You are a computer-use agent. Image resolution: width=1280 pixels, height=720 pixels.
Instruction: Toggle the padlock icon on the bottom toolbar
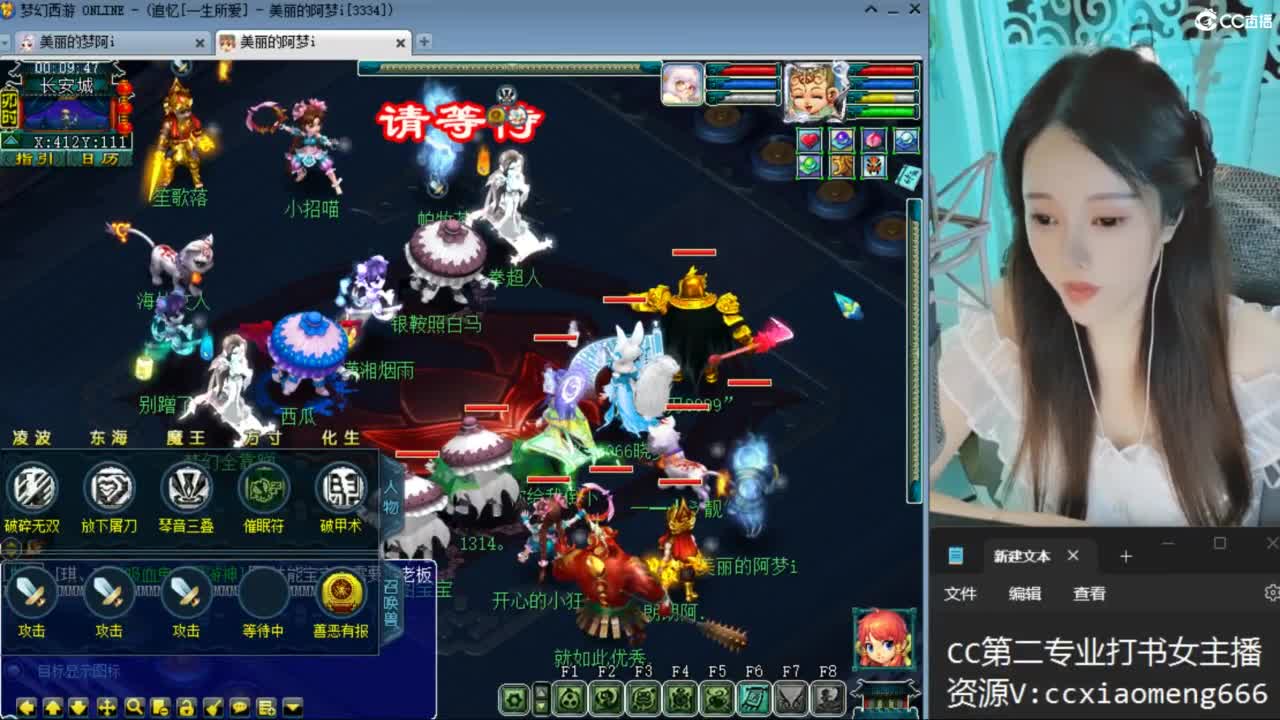click(187, 705)
